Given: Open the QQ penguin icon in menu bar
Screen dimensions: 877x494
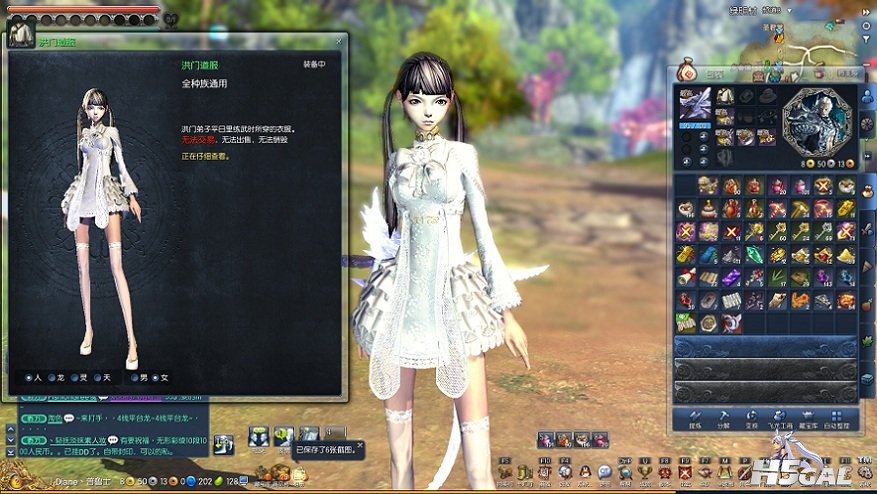Looking at the screenshot, I should pyautogui.click(x=585, y=472).
